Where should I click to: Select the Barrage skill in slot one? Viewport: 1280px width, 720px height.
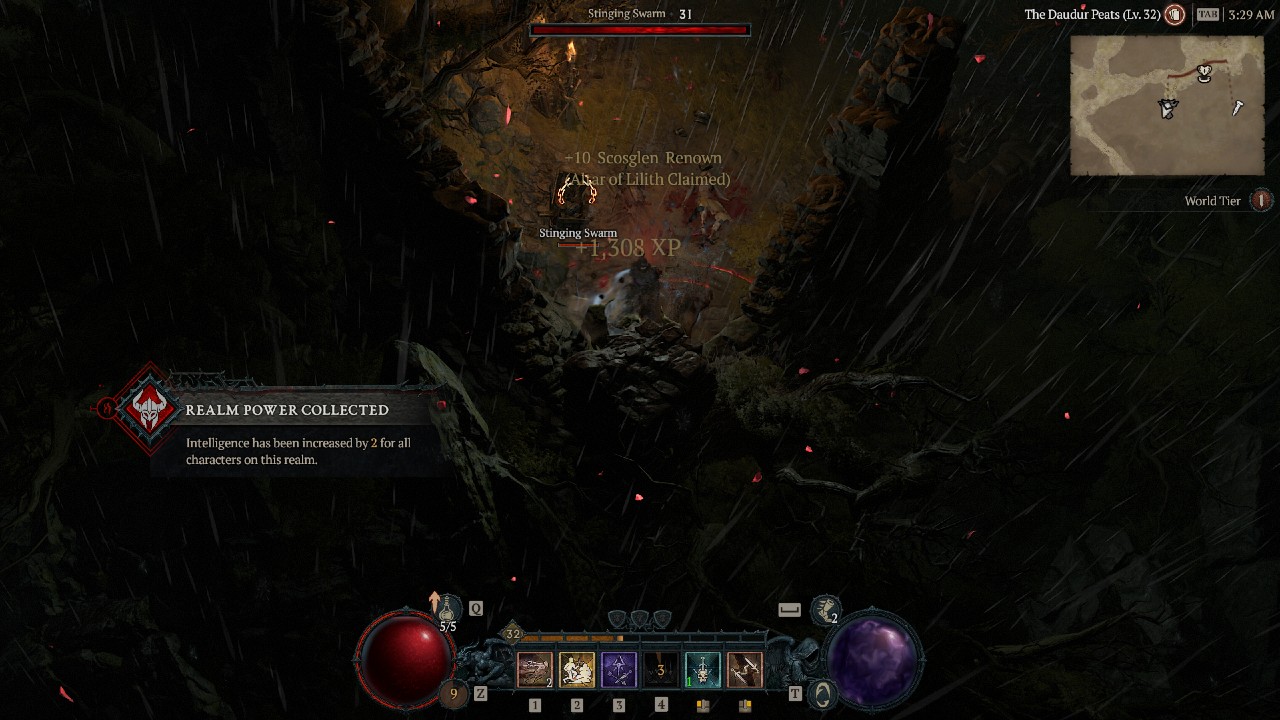[x=535, y=670]
